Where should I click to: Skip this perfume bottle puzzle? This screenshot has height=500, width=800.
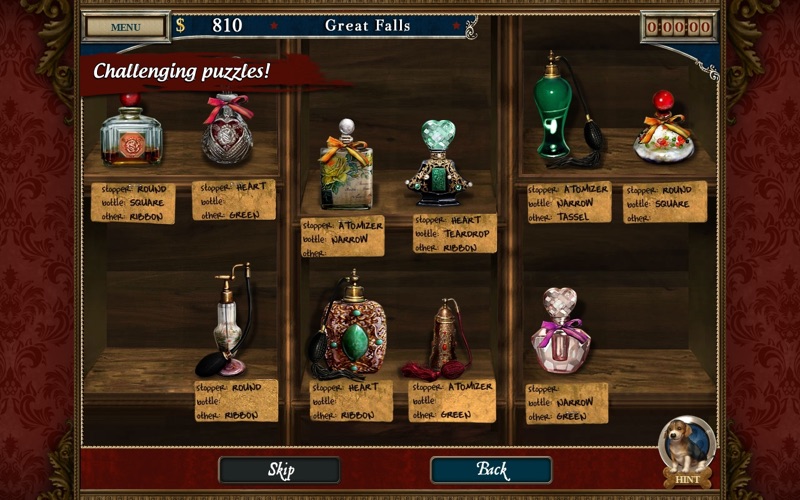[x=279, y=469]
